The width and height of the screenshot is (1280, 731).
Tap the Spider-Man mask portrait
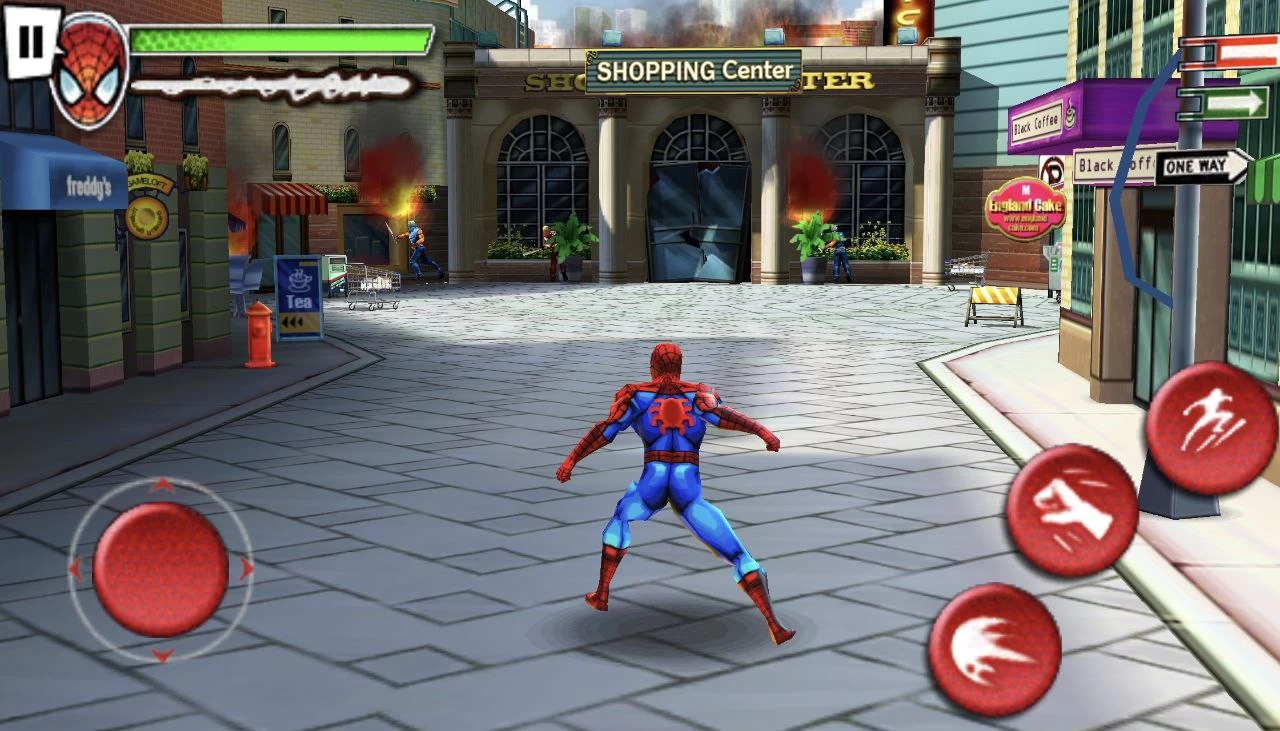(90, 70)
